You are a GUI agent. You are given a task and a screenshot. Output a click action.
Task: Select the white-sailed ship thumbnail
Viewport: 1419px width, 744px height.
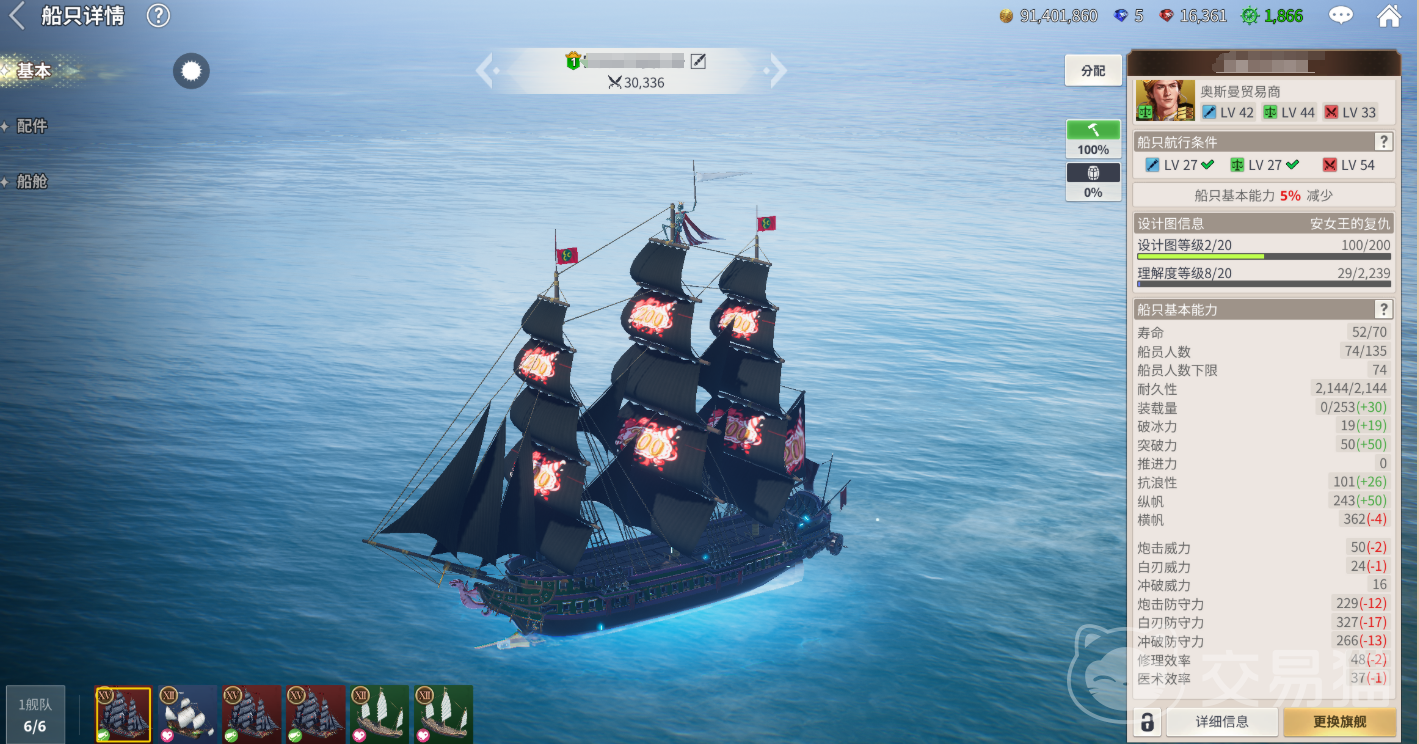pyautogui.click(x=187, y=714)
